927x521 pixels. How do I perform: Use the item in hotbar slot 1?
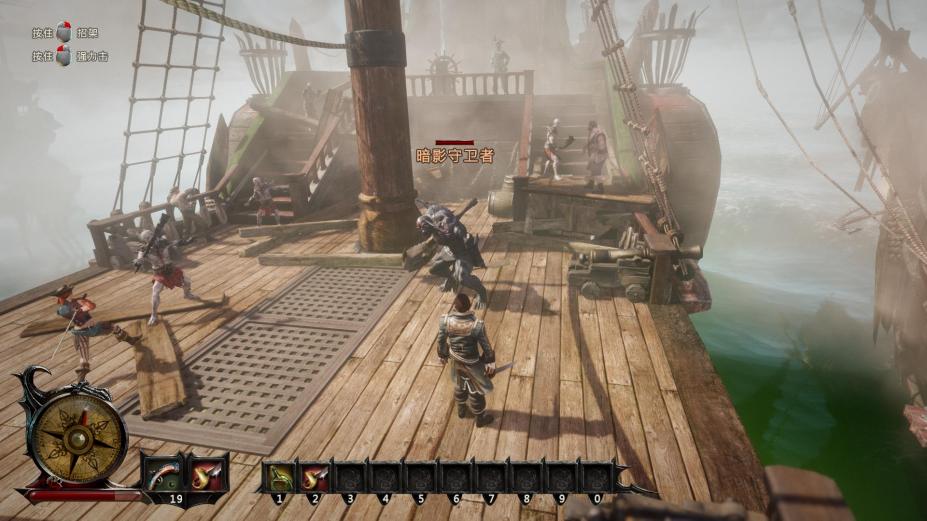click(x=281, y=475)
